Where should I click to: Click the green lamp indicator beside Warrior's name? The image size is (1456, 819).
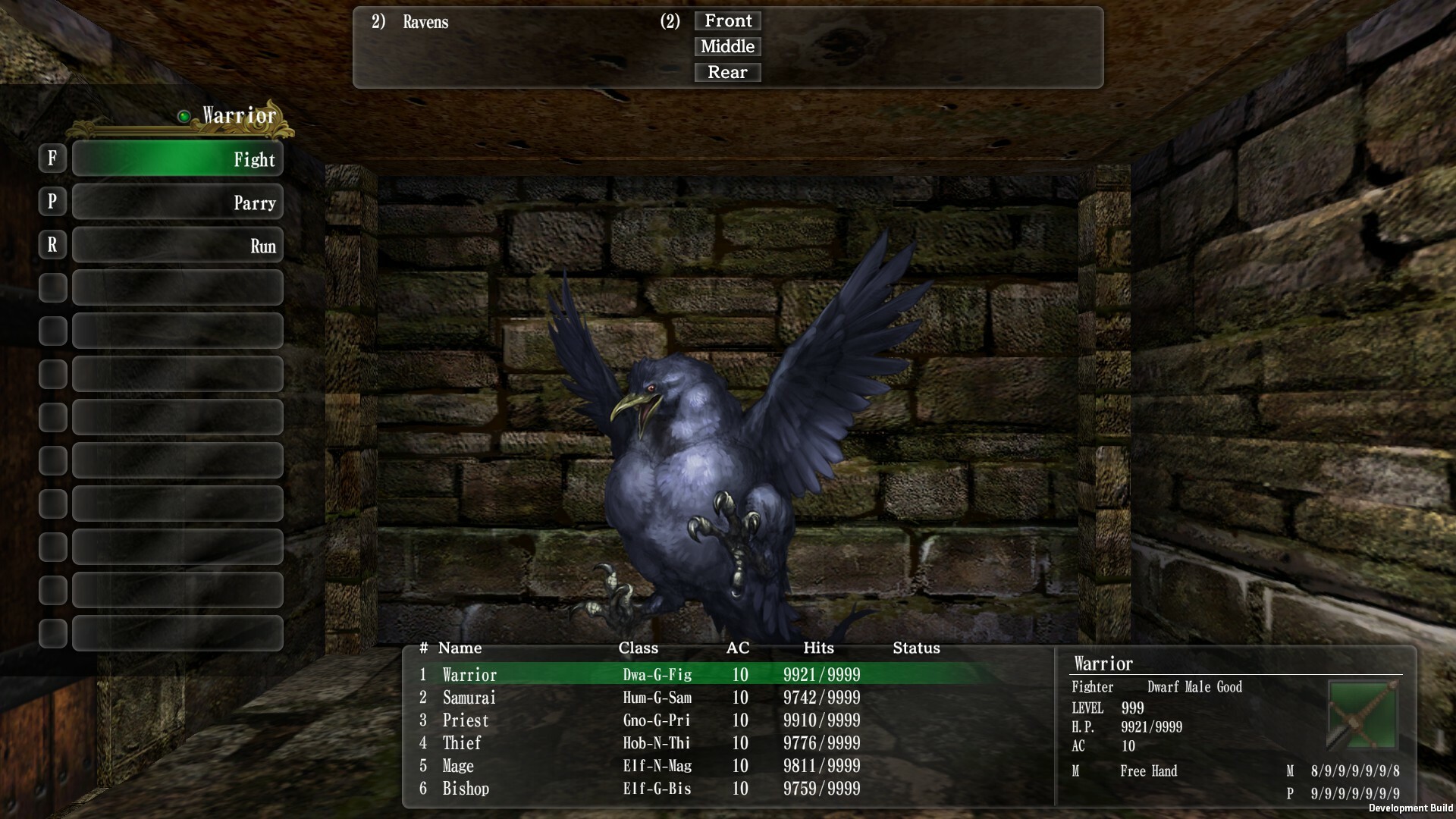184,116
